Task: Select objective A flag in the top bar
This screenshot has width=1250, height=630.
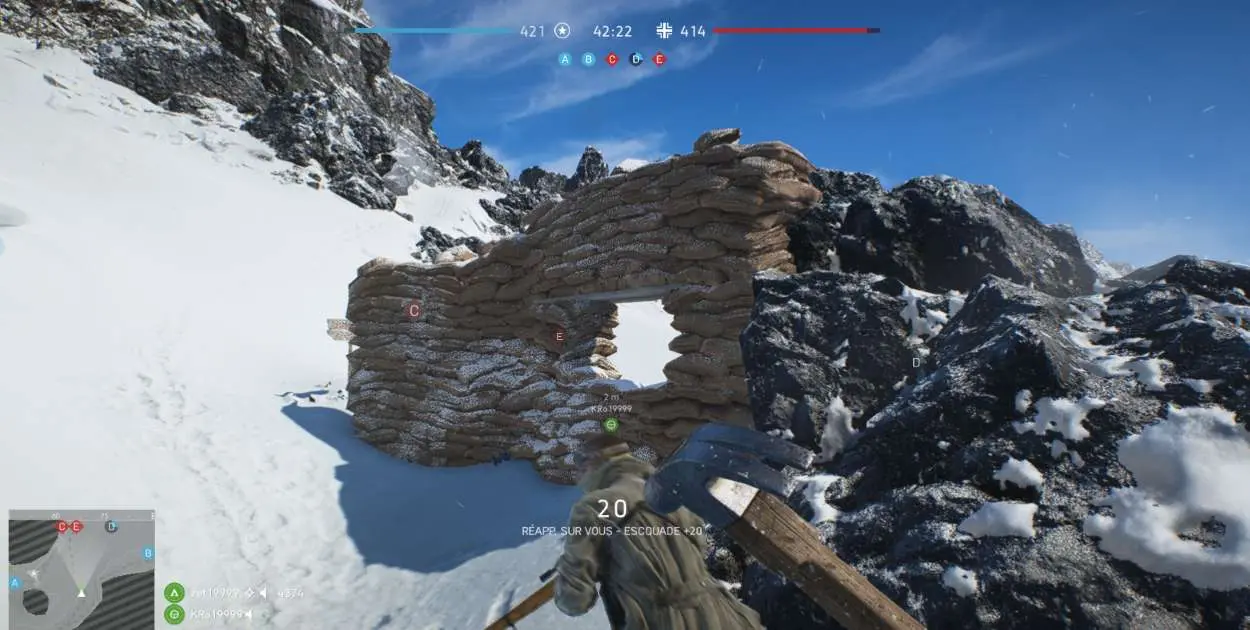Action: (x=565, y=59)
